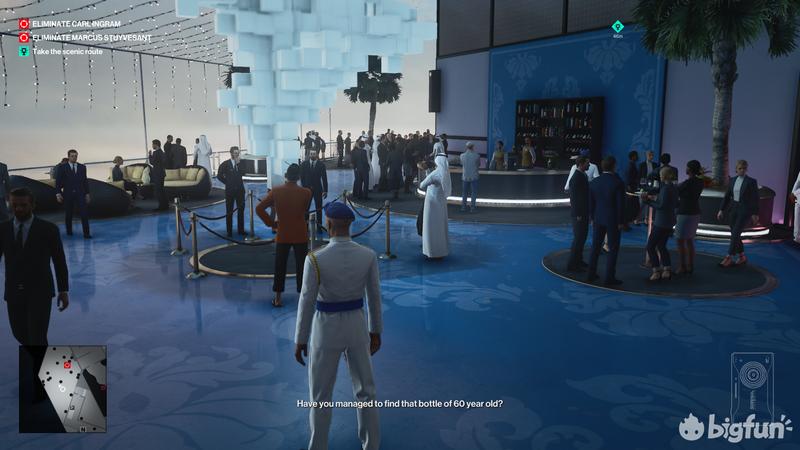Click the green waypoint marker icon
Viewport: 800px width, 450px height.
point(617,27)
